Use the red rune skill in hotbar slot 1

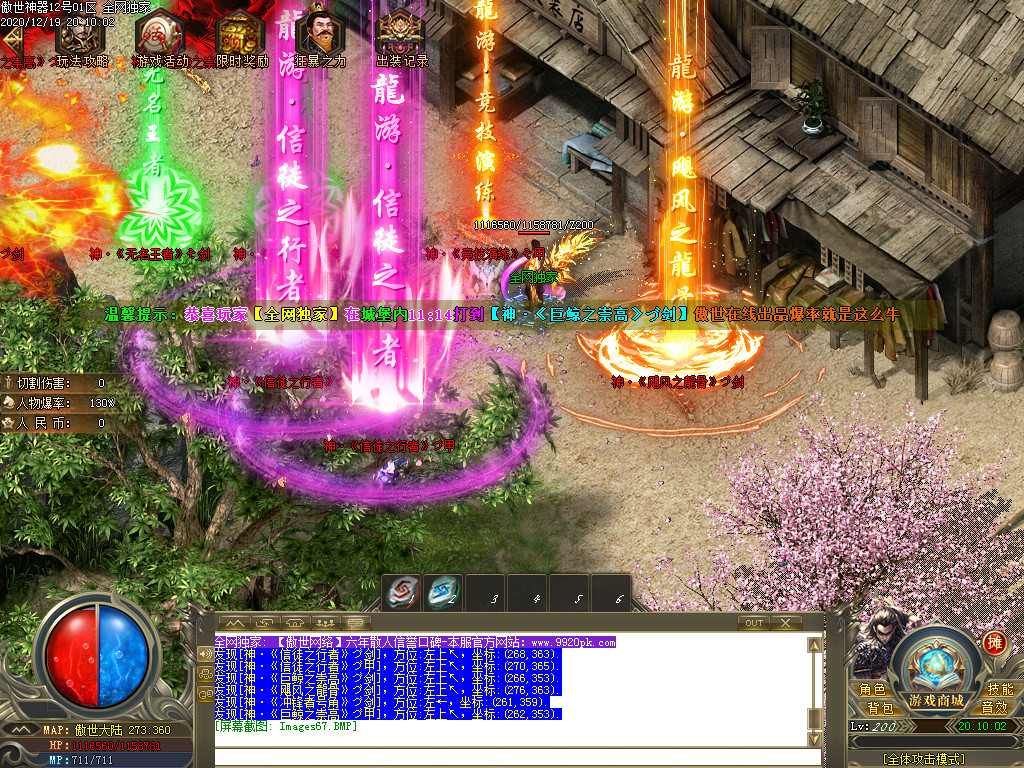click(x=405, y=594)
